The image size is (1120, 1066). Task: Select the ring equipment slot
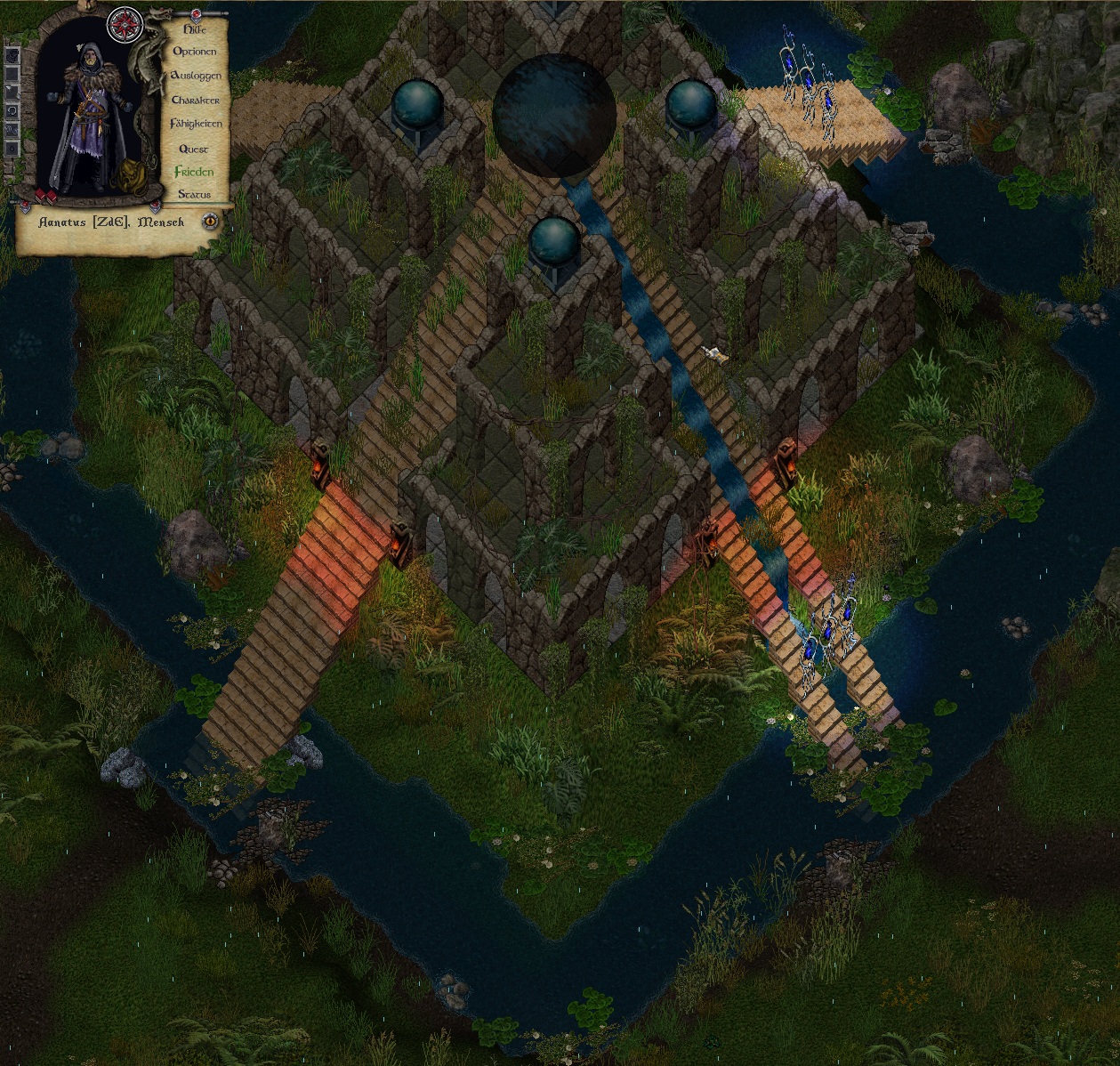[x=12, y=112]
